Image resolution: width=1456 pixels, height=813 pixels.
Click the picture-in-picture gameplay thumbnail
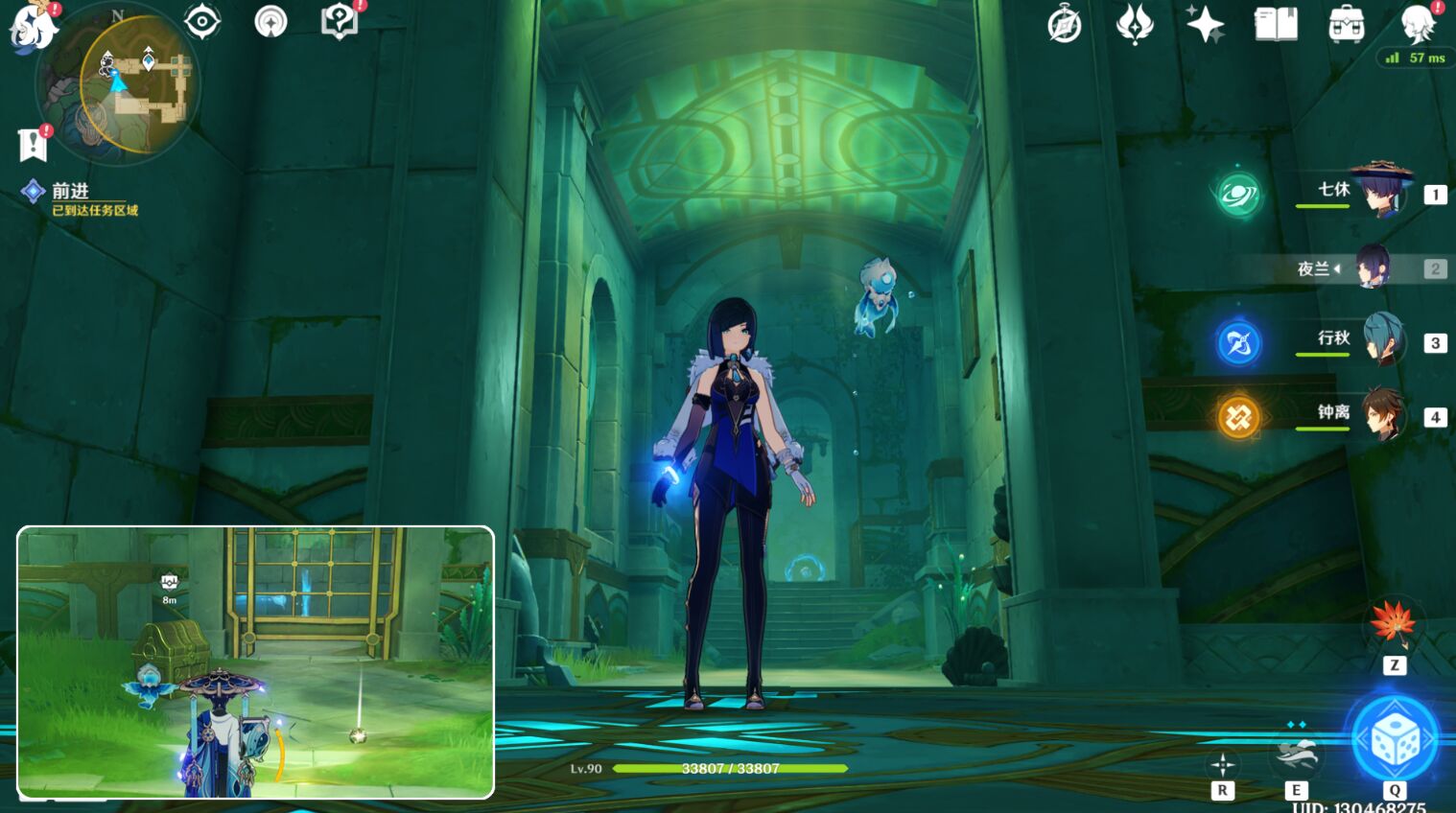[x=255, y=662]
